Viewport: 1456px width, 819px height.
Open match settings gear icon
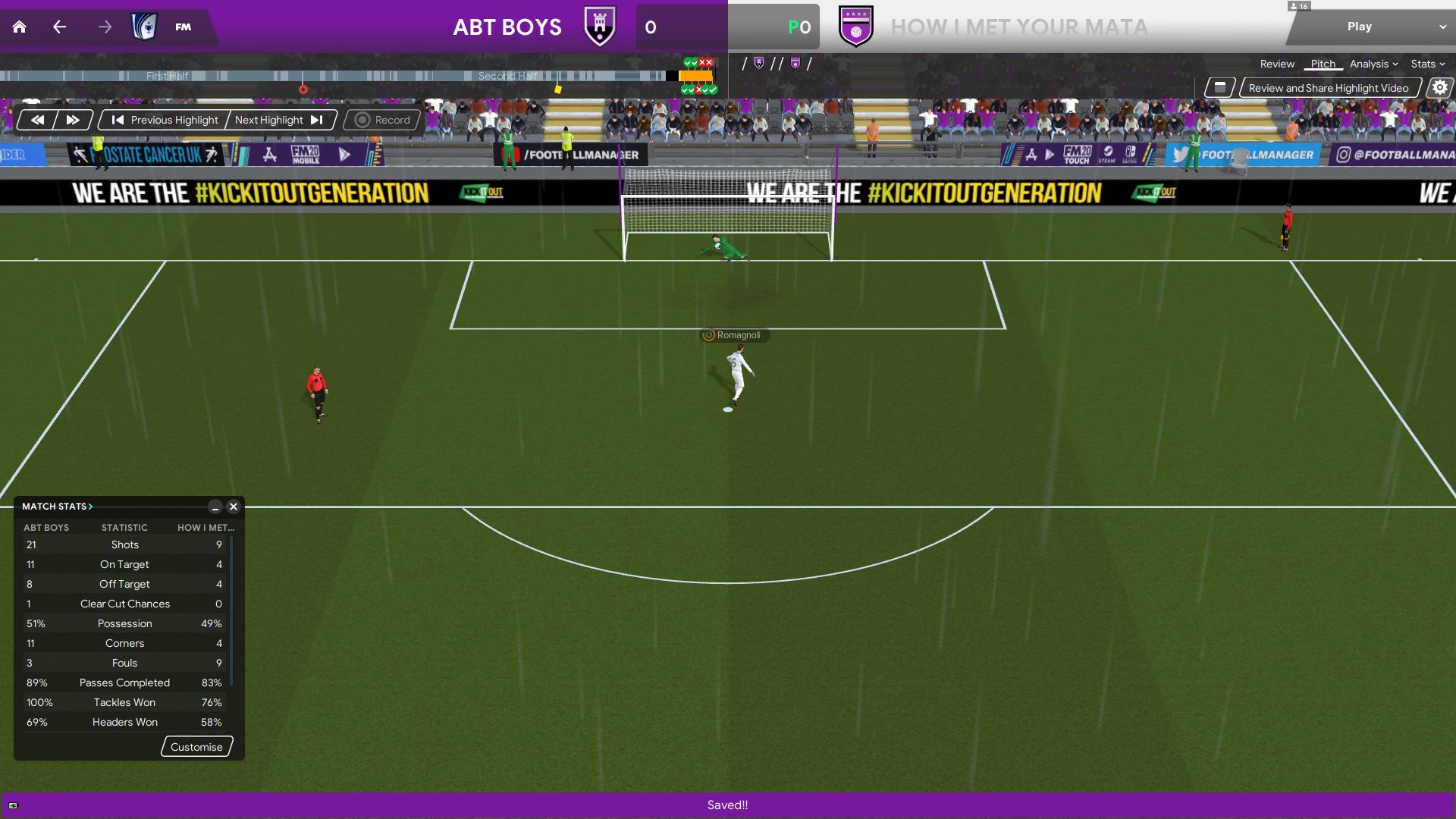pos(1439,88)
